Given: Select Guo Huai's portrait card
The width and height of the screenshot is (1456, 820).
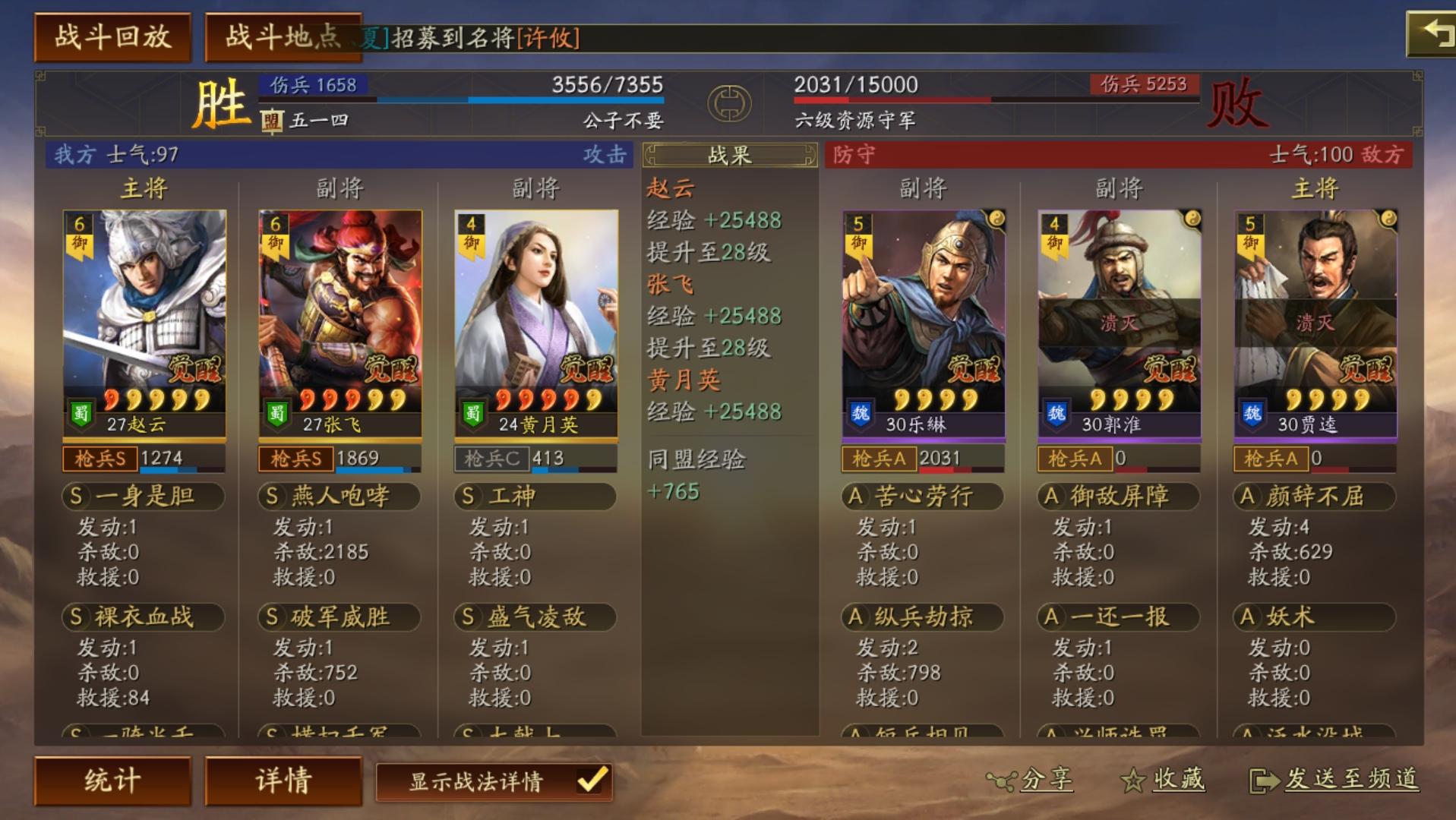Looking at the screenshot, I should click(x=1116, y=319).
